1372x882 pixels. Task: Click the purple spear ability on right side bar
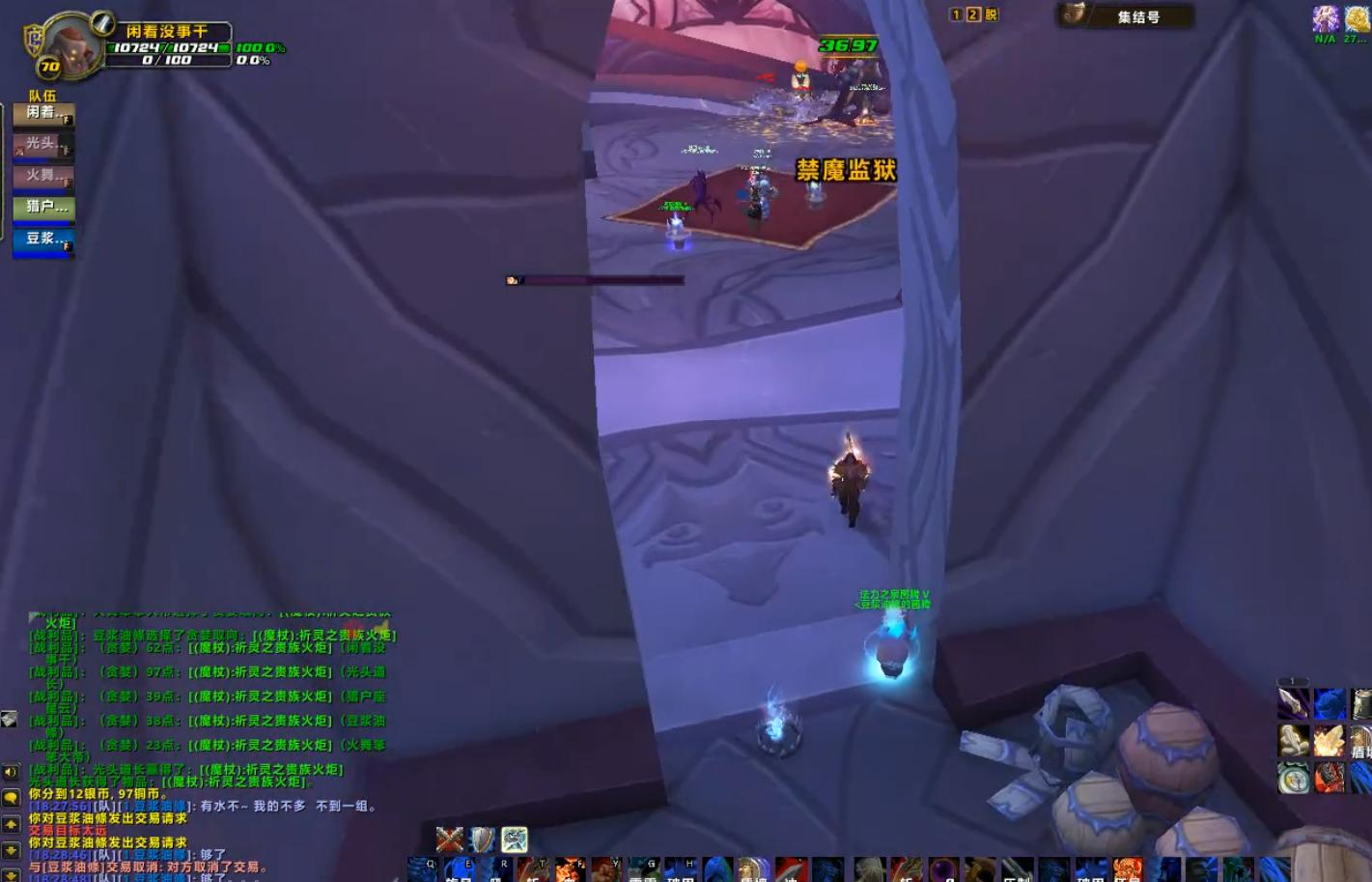click(x=1292, y=703)
